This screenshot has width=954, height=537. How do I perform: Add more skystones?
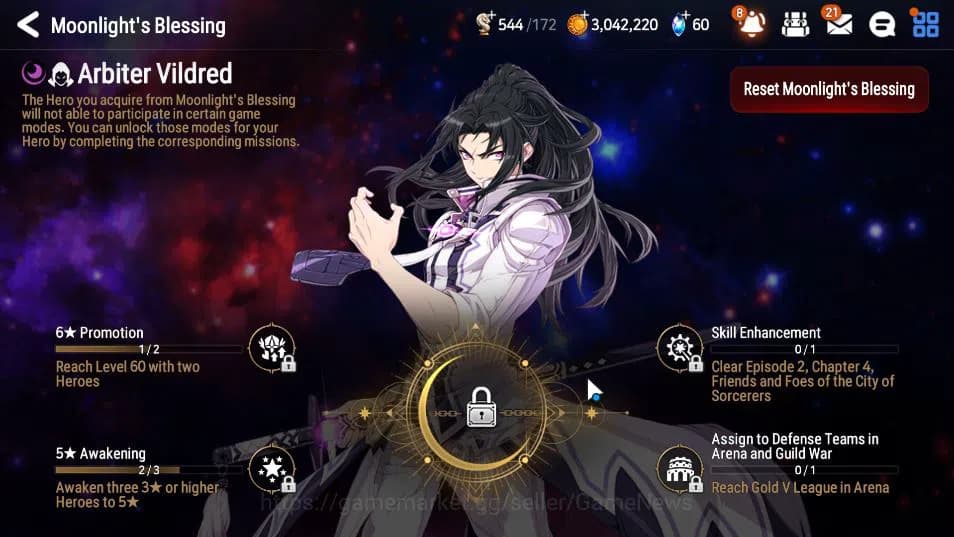pos(680,22)
